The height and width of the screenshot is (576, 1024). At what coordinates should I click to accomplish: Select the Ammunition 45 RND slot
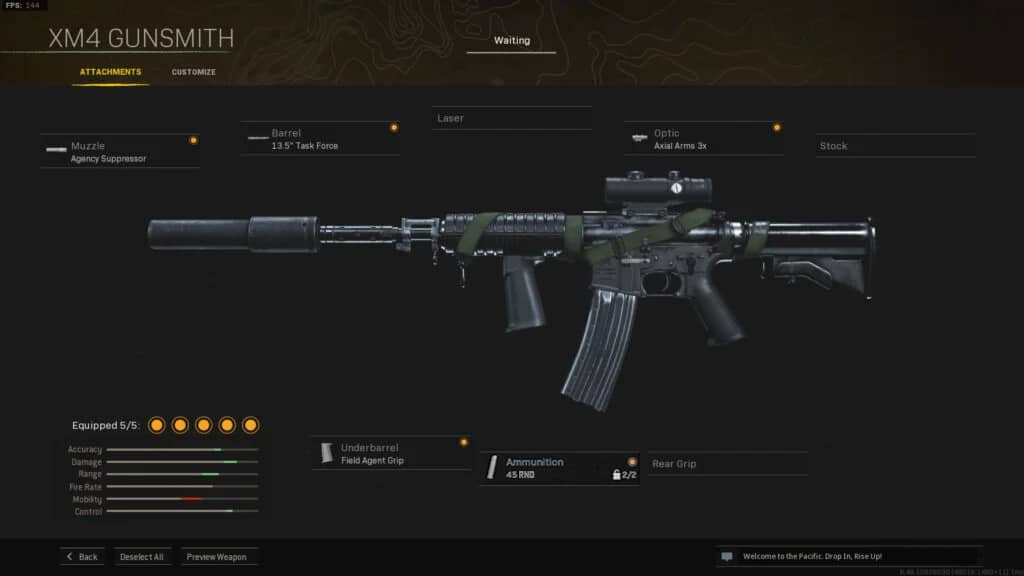559,468
